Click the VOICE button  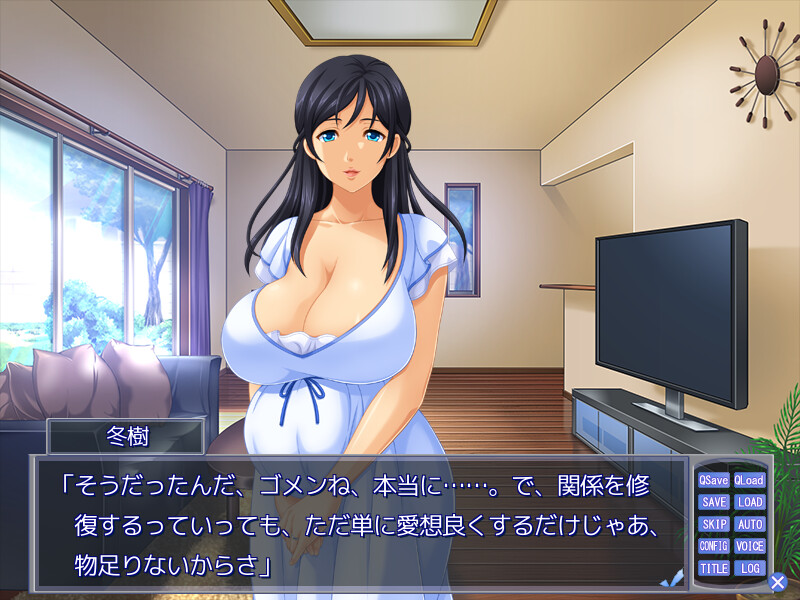(x=749, y=546)
